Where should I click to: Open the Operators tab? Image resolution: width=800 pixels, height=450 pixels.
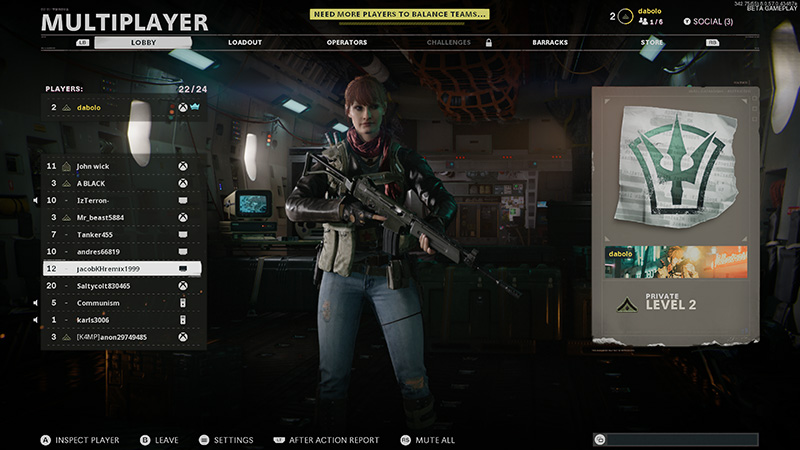coord(347,43)
